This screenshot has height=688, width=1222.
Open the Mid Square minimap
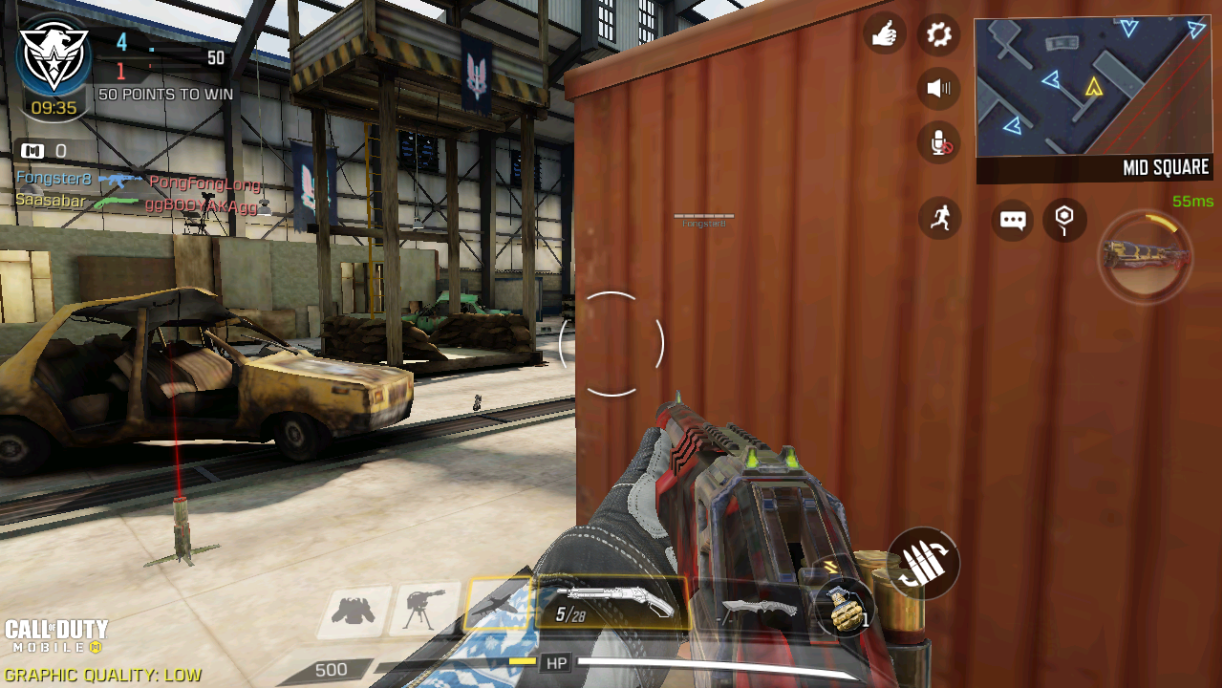coord(1093,98)
